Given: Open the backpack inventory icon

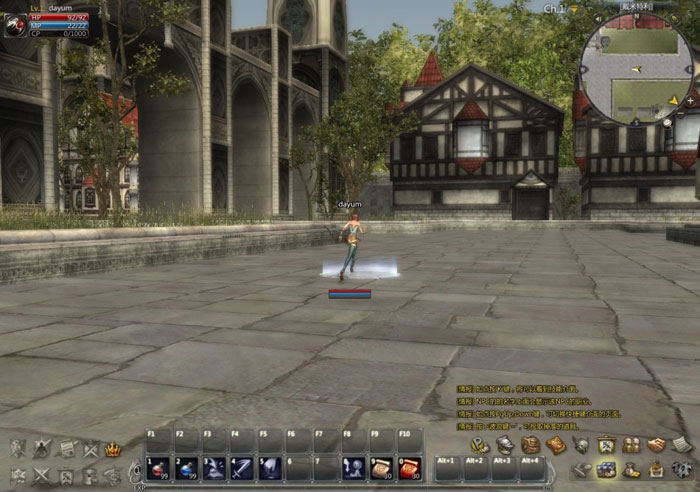Looking at the screenshot, I should pos(531,445).
